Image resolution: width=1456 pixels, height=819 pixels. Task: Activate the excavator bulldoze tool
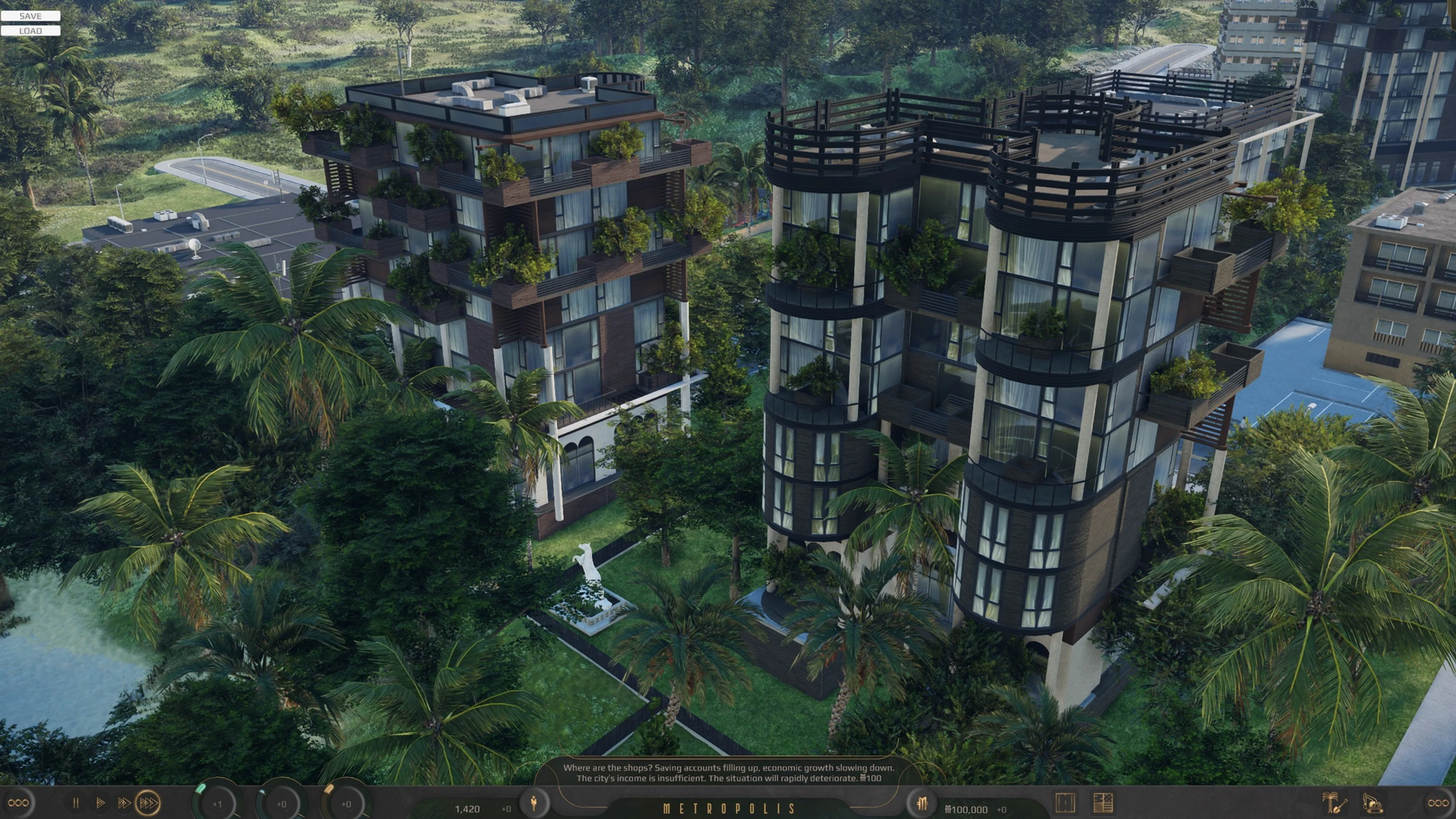pyautogui.click(x=1372, y=803)
